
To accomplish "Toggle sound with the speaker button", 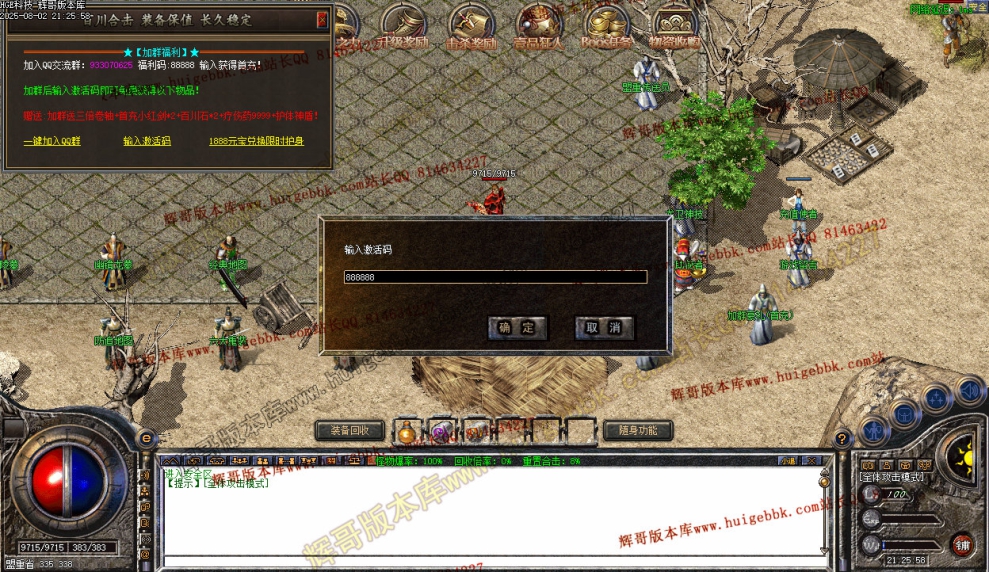I will coord(968,389).
